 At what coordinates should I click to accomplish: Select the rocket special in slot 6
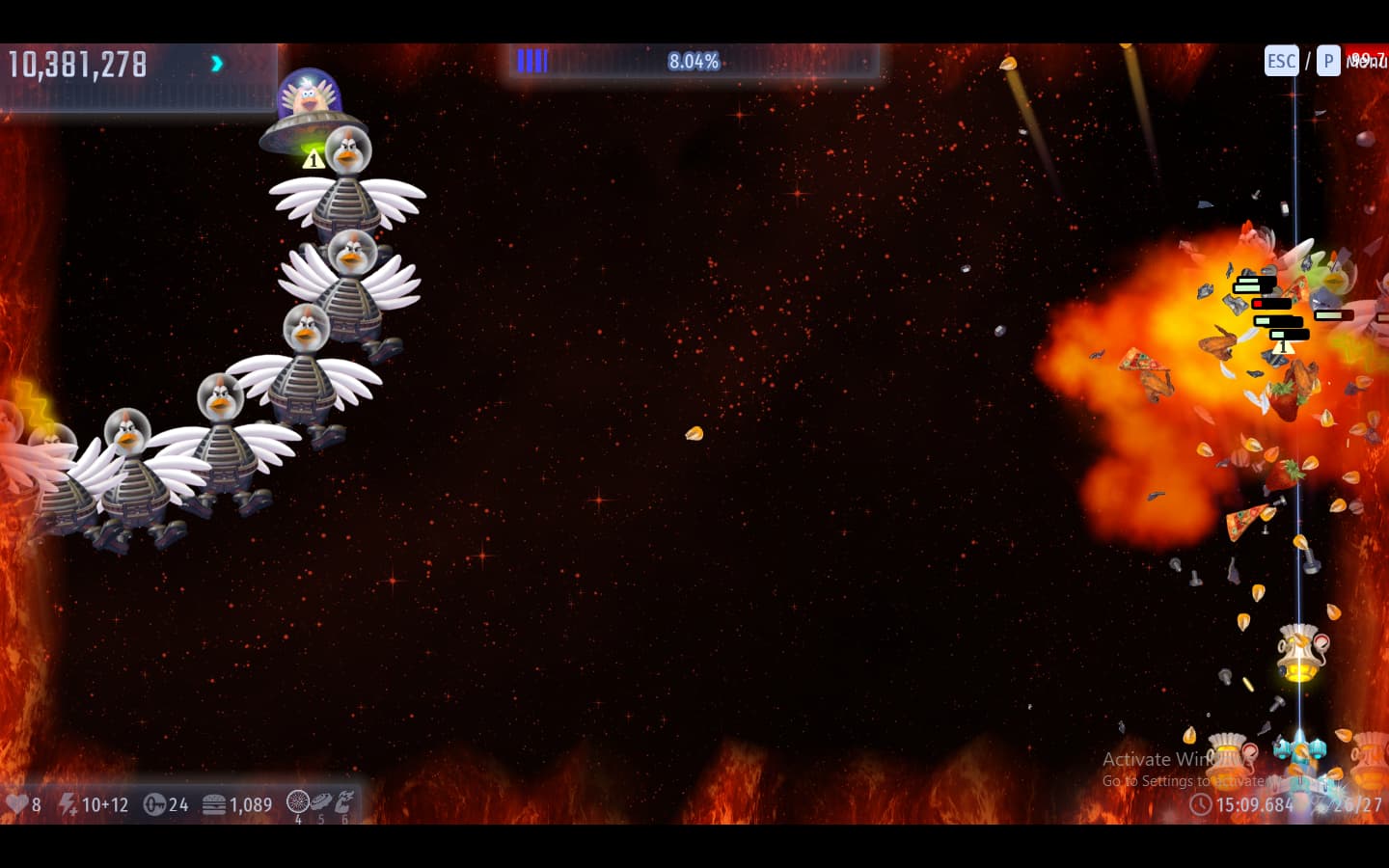(x=343, y=800)
